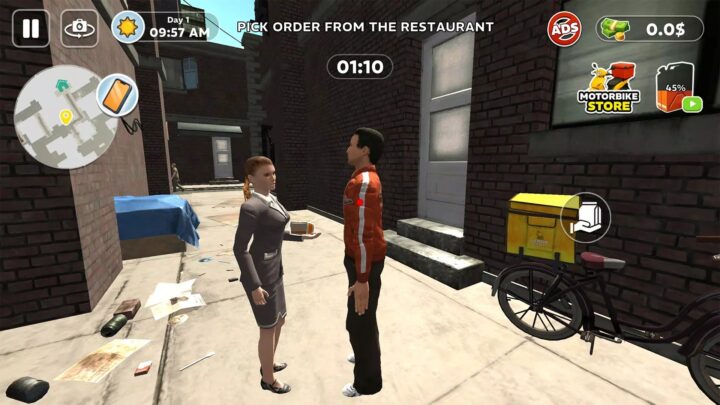This screenshot has height=405, width=720.
Task: Open the Motorbike Store
Action: pyautogui.click(x=609, y=87)
